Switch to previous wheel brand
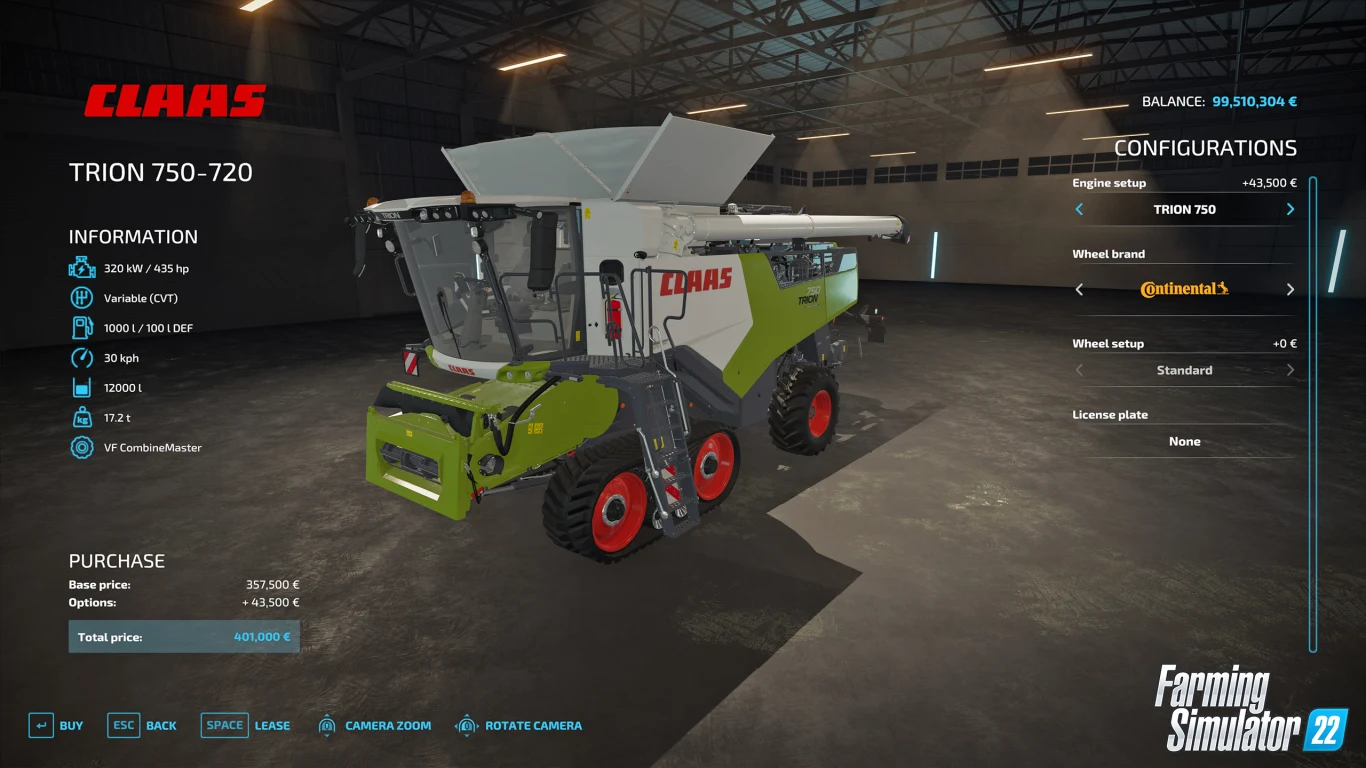Screen dimensions: 1366x768 [x=1079, y=289]
